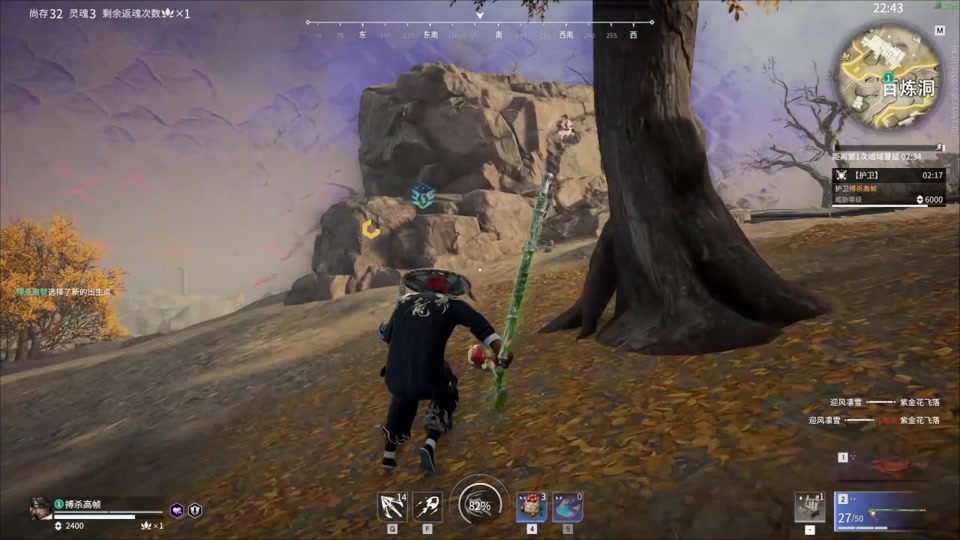Activate the grappling hook skill icon
Image resolution: width=960 pixels, height=540 pixels.
[391, 506]
